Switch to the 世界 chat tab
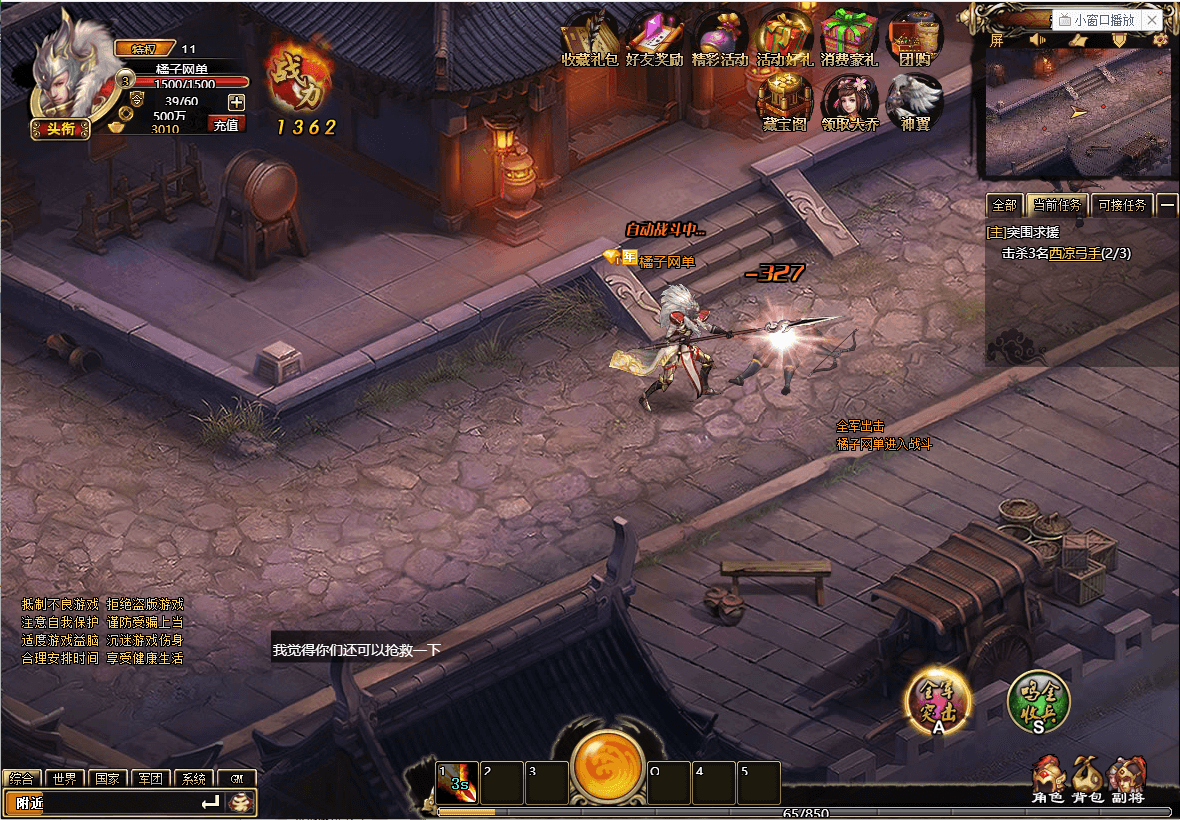Screen dimensions: 1180x820 coord(65,779)
